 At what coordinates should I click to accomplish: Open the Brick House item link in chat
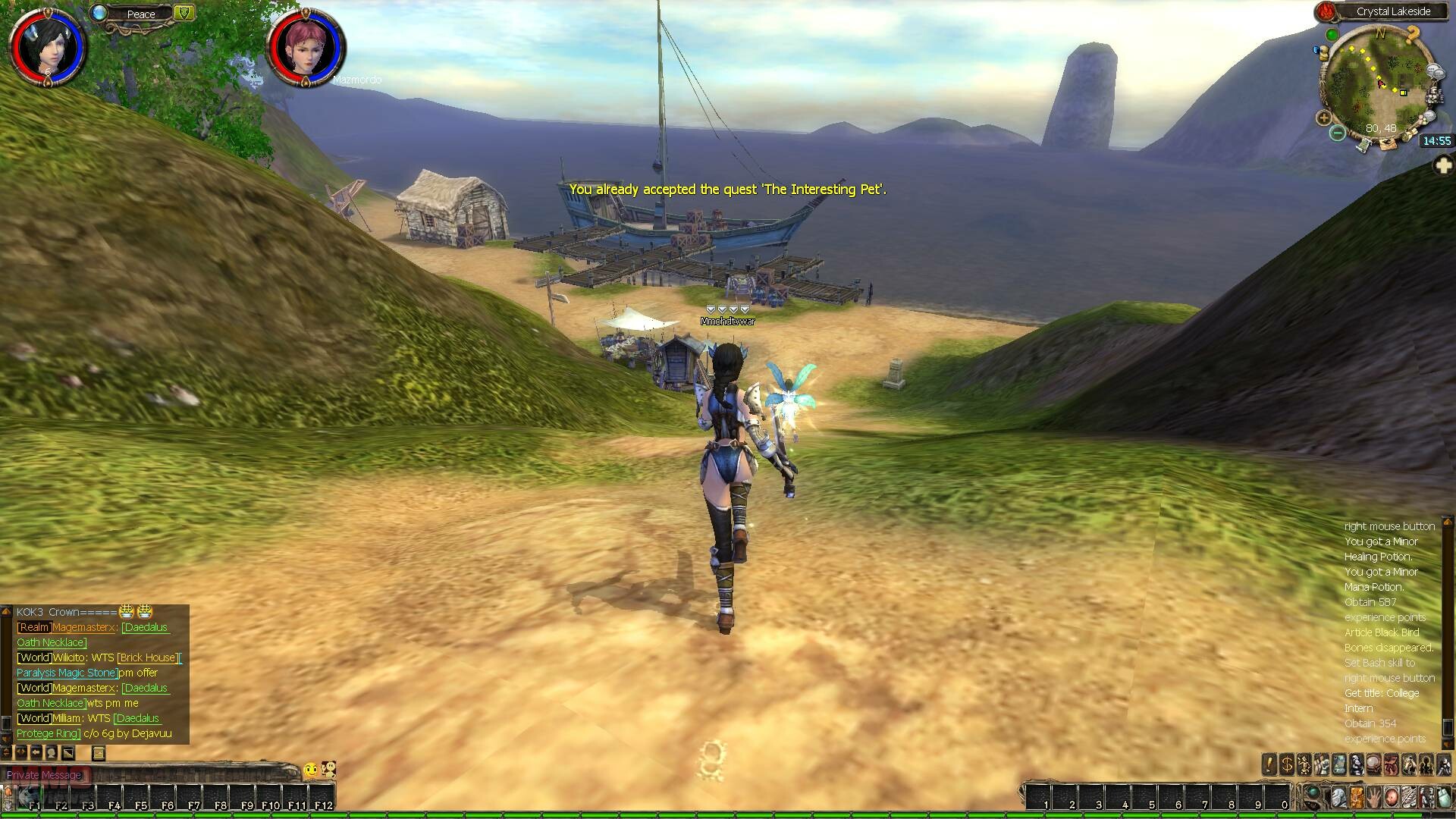(147, 657)
